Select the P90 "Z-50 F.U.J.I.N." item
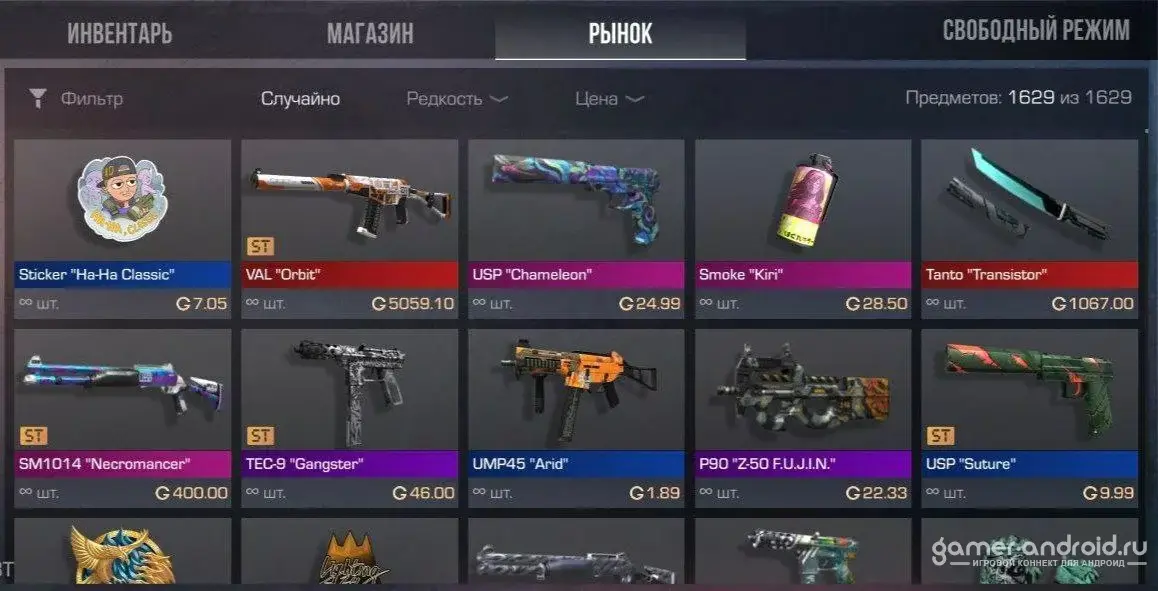The height and width of the screenshot is (591, 1158). [x=803, y=418]
